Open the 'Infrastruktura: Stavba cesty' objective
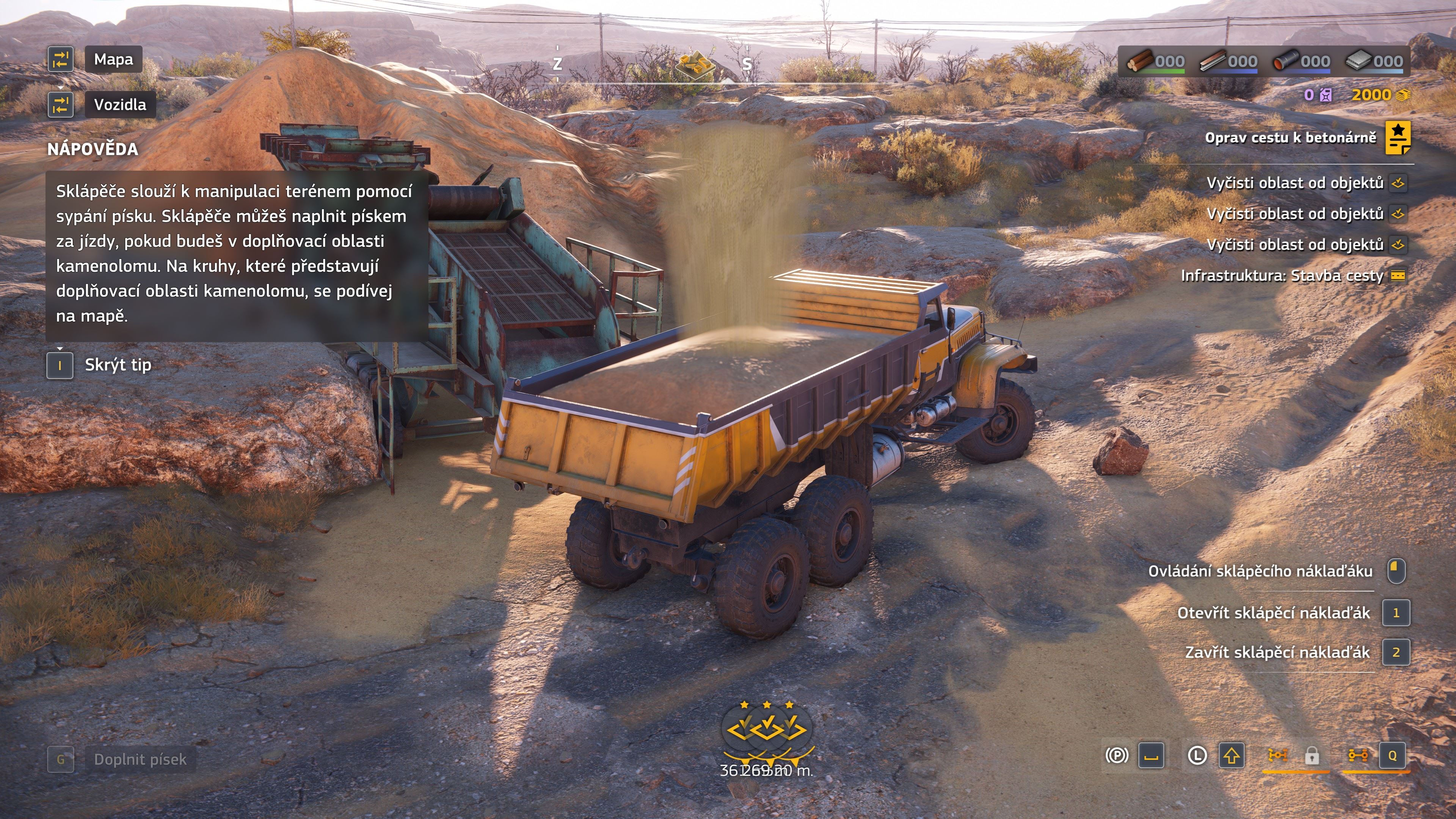 point(1281,276)
